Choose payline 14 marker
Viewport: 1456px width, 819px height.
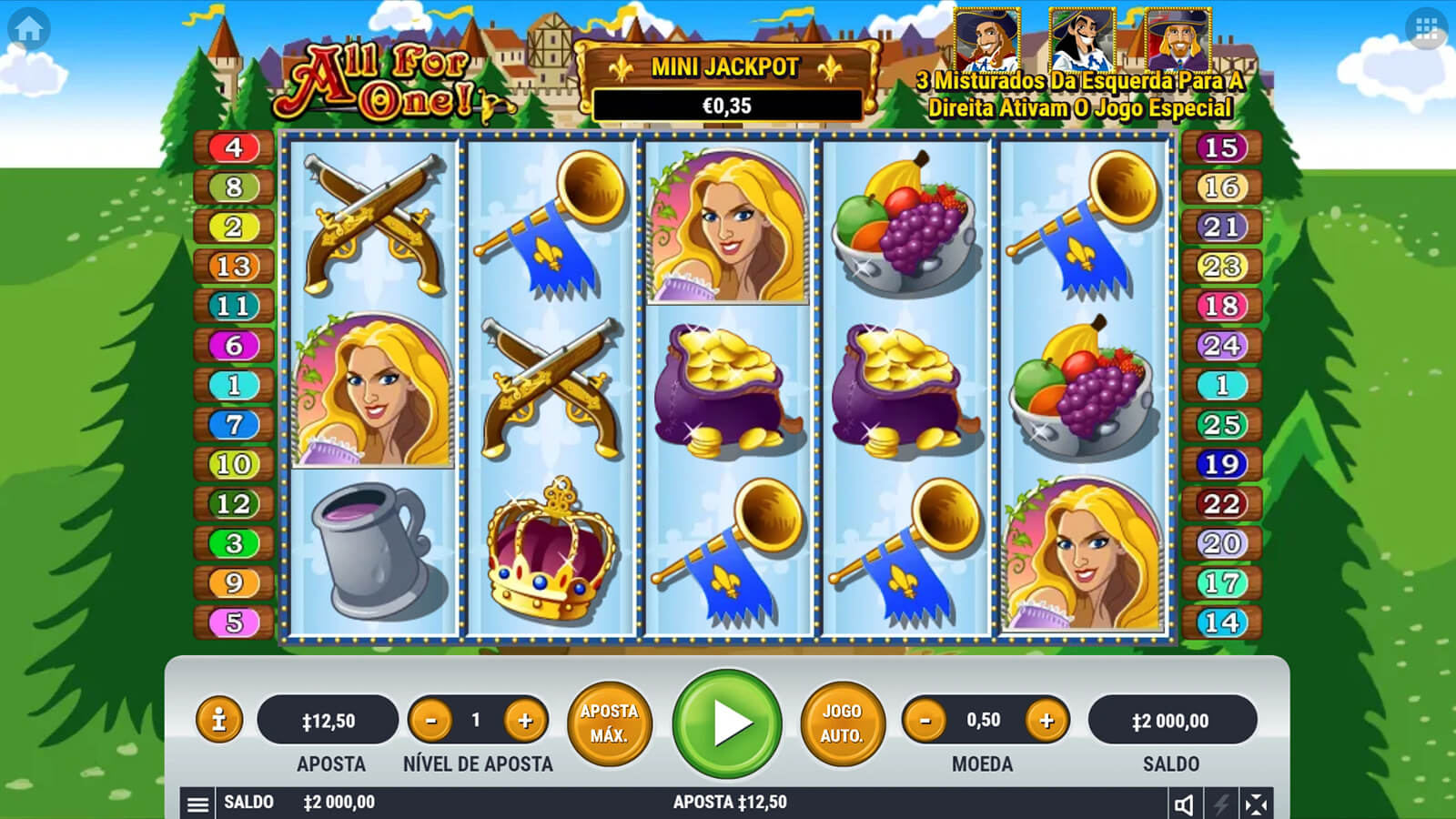[x=1221, y=622]
